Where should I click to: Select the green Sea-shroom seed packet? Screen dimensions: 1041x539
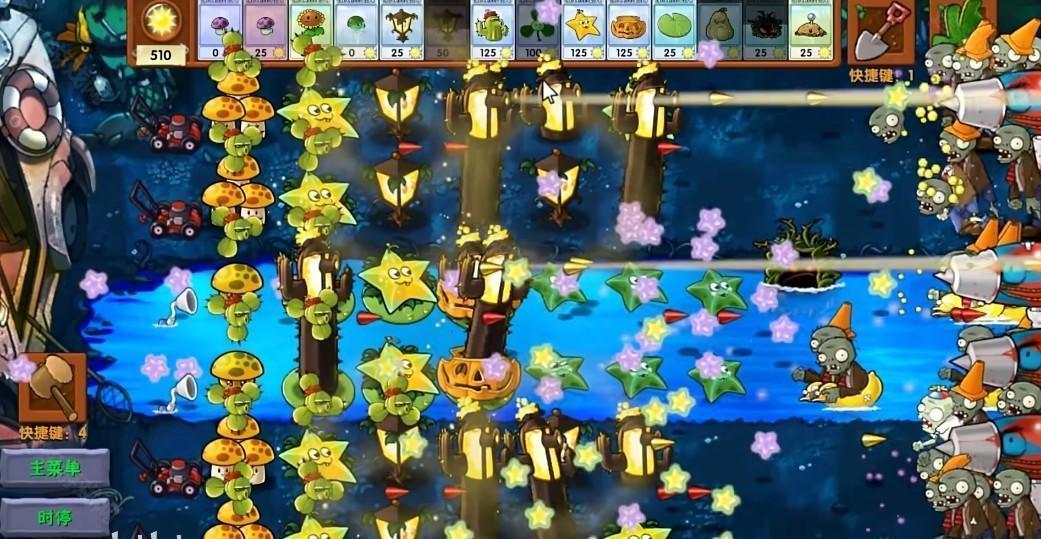pyautogui.click(x=357, y=30)
